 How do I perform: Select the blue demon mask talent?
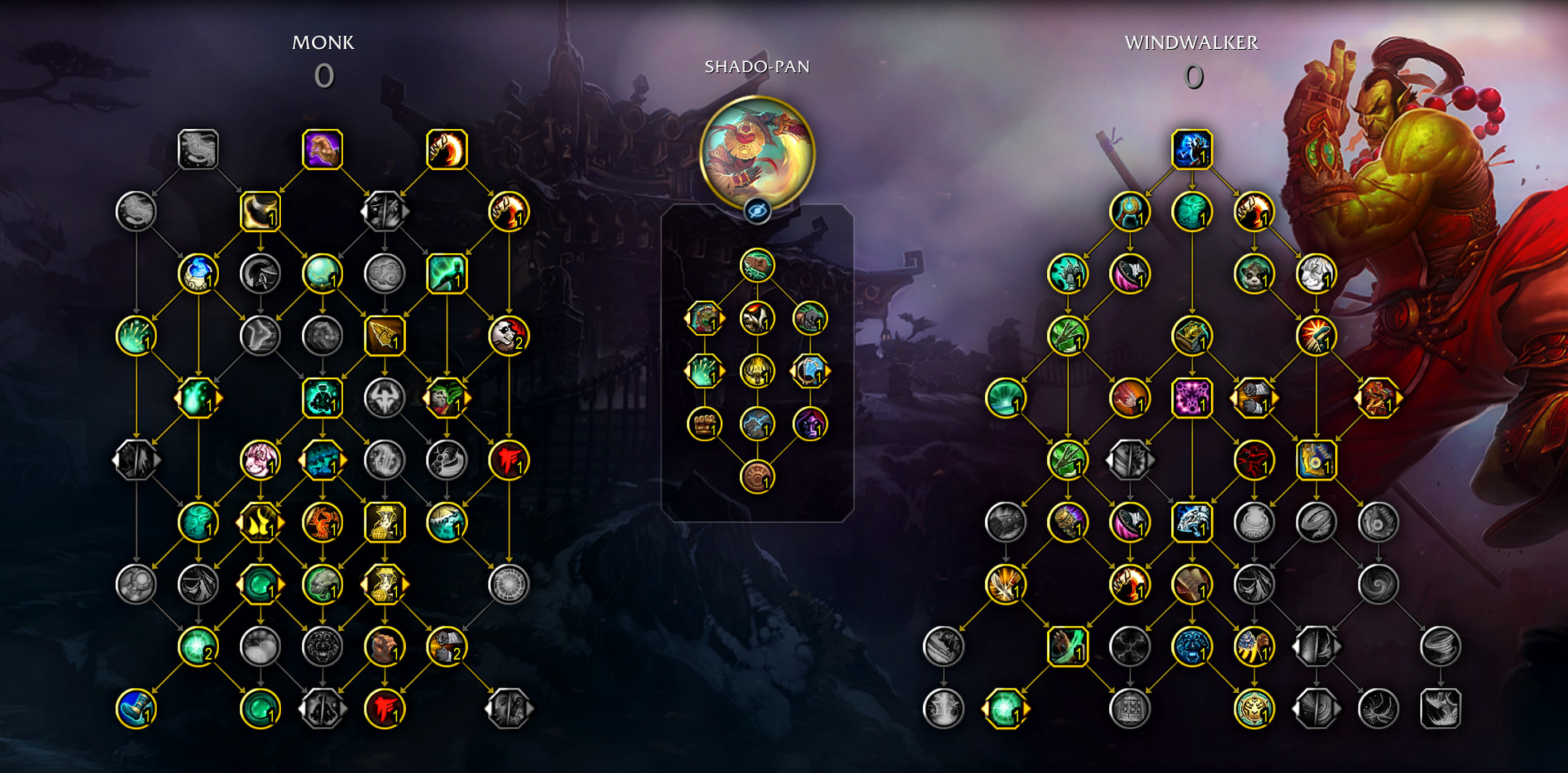1192,646
